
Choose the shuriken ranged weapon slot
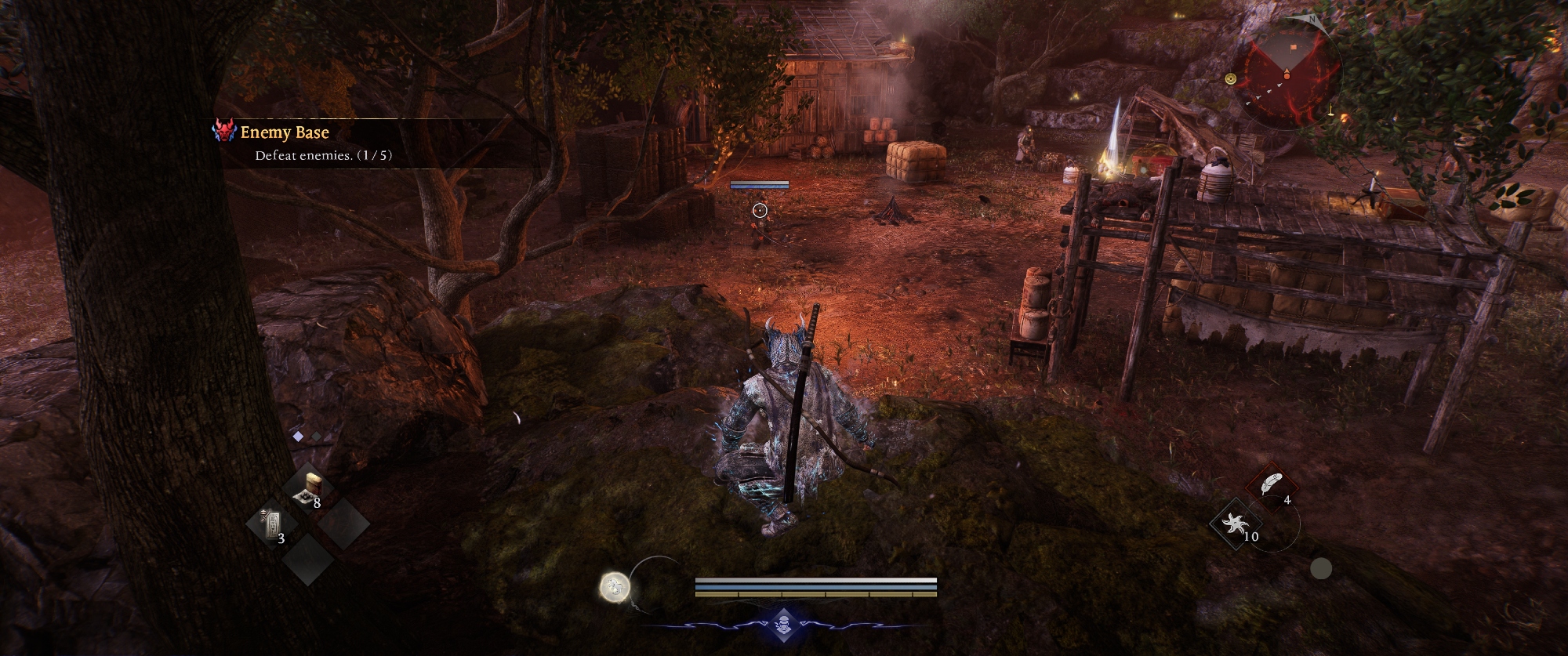tap(1238, 524)
